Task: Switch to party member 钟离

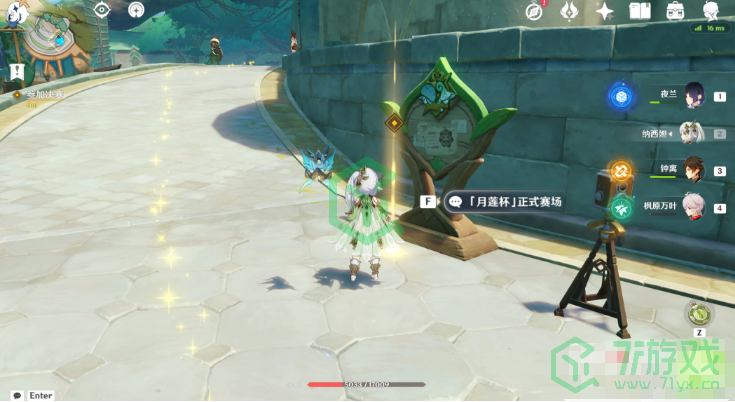Action: pyautogui.click(x=693, y=169)
